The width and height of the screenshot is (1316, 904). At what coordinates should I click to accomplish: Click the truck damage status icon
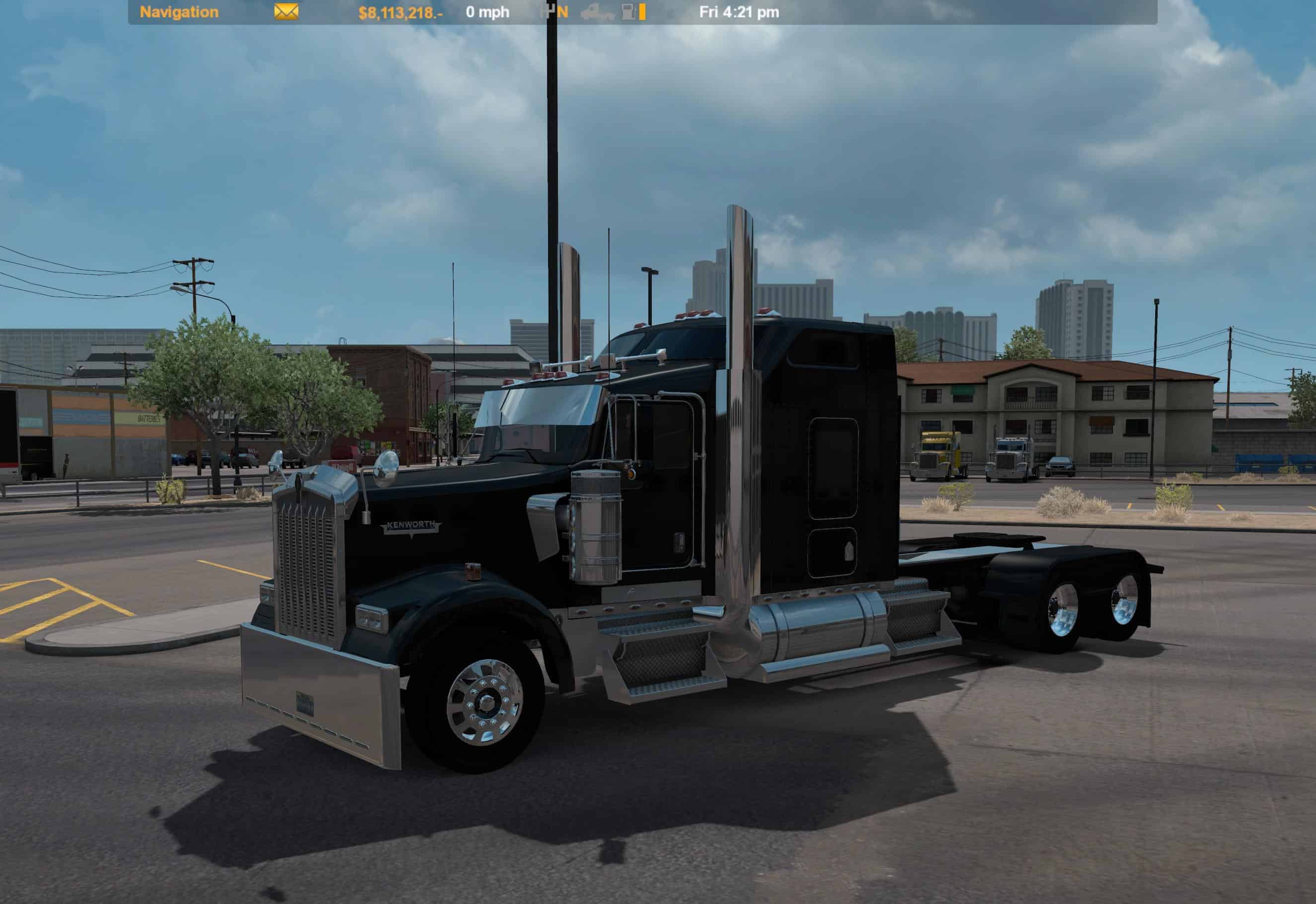click(597, 12)
